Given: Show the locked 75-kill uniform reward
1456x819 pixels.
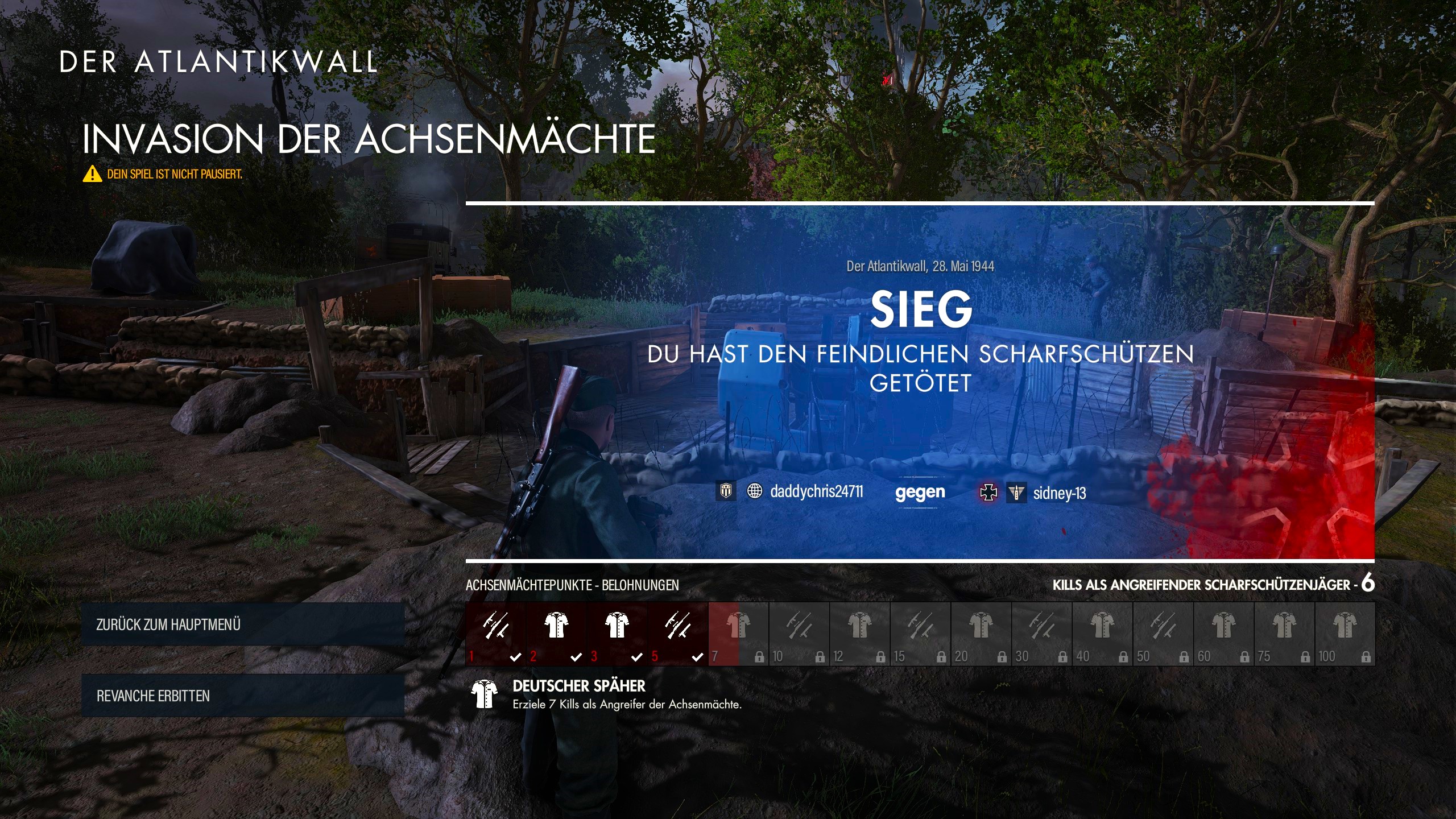Looking at the screenshot, I should [x=1284, y=633].
